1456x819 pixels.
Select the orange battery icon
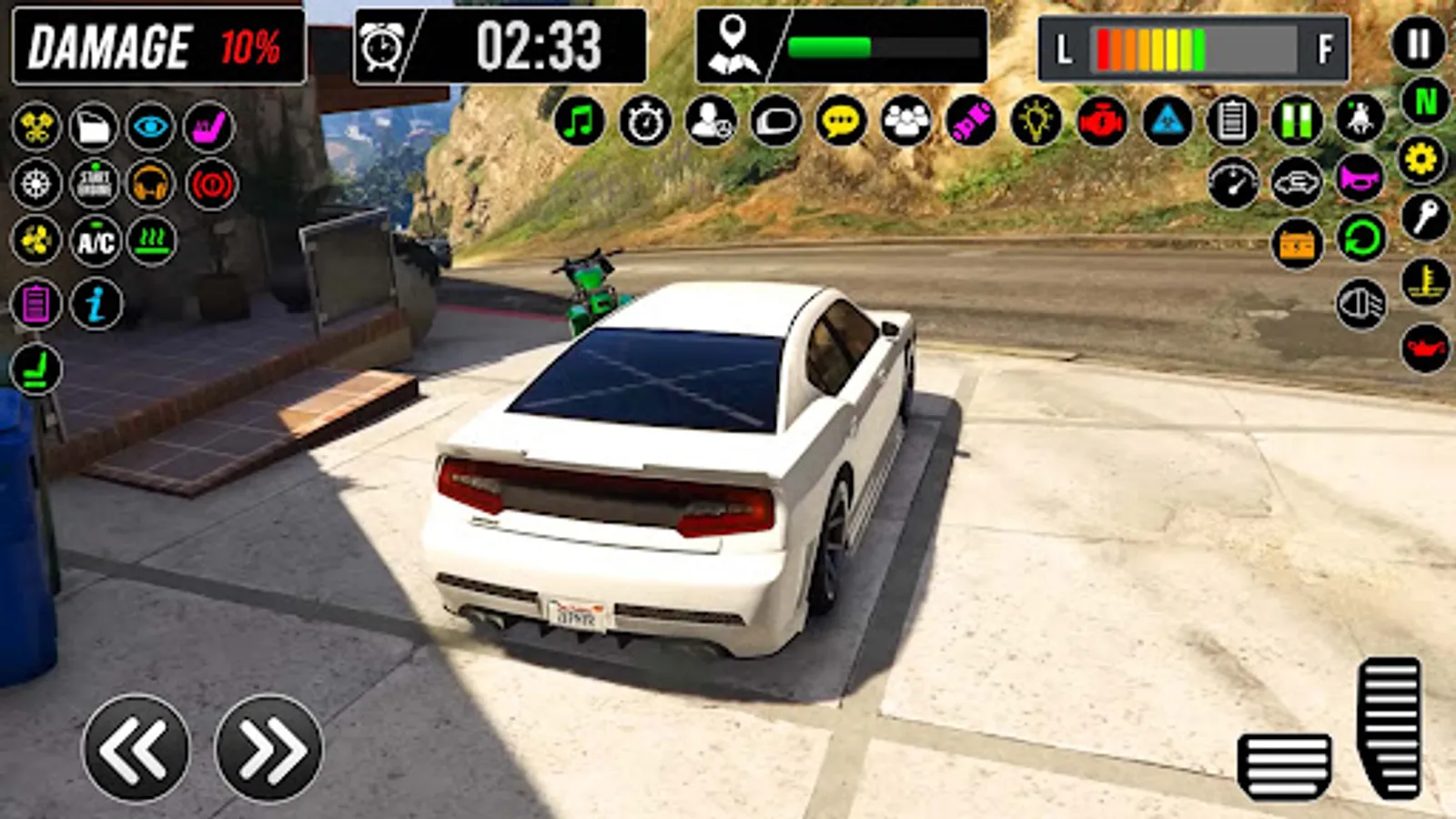tap(1299, 243)
